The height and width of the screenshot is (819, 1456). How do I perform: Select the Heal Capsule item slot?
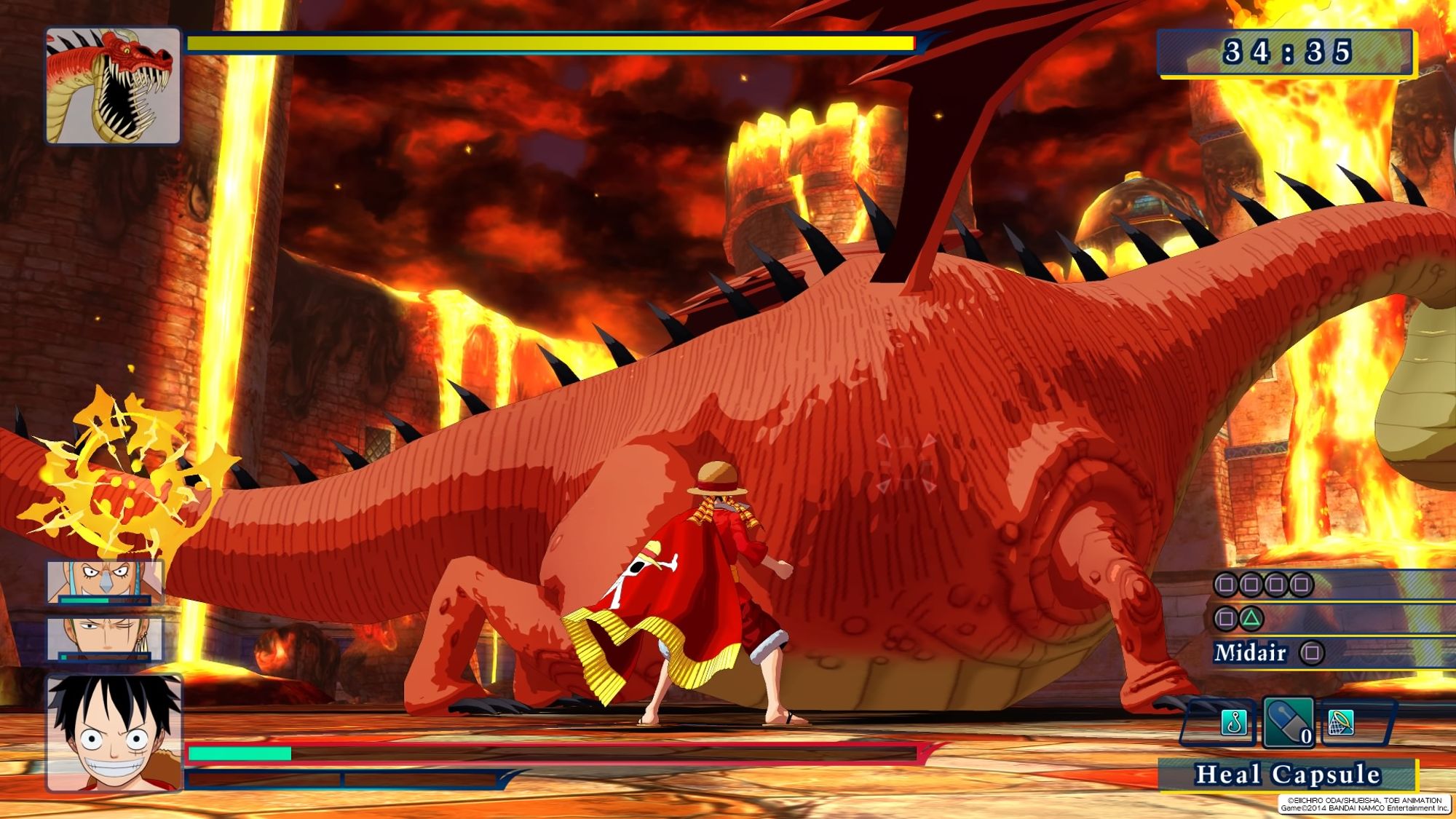click(x=1288, y=723)
